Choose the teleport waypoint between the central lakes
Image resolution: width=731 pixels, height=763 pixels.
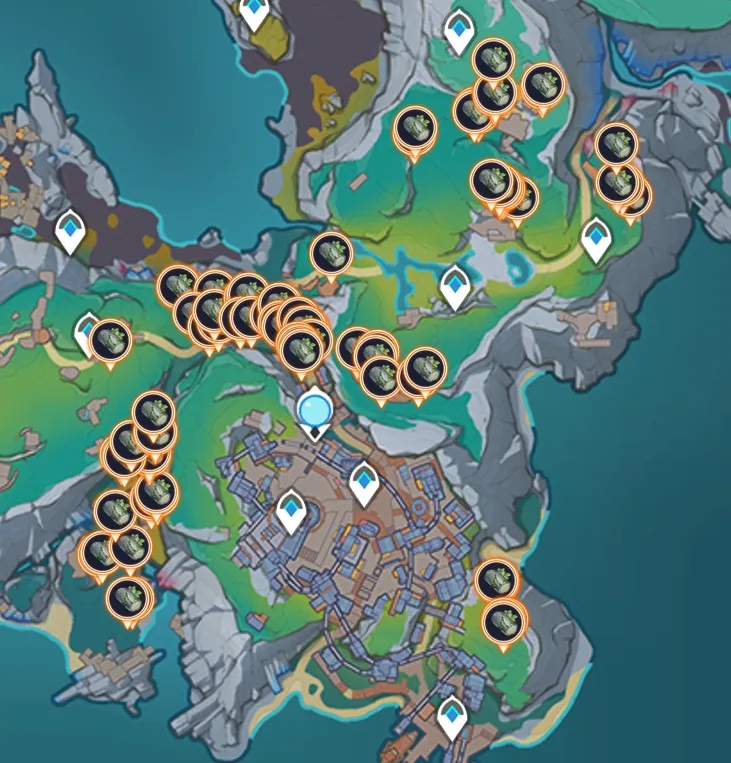pyautogui.click(x=456, y=286)
